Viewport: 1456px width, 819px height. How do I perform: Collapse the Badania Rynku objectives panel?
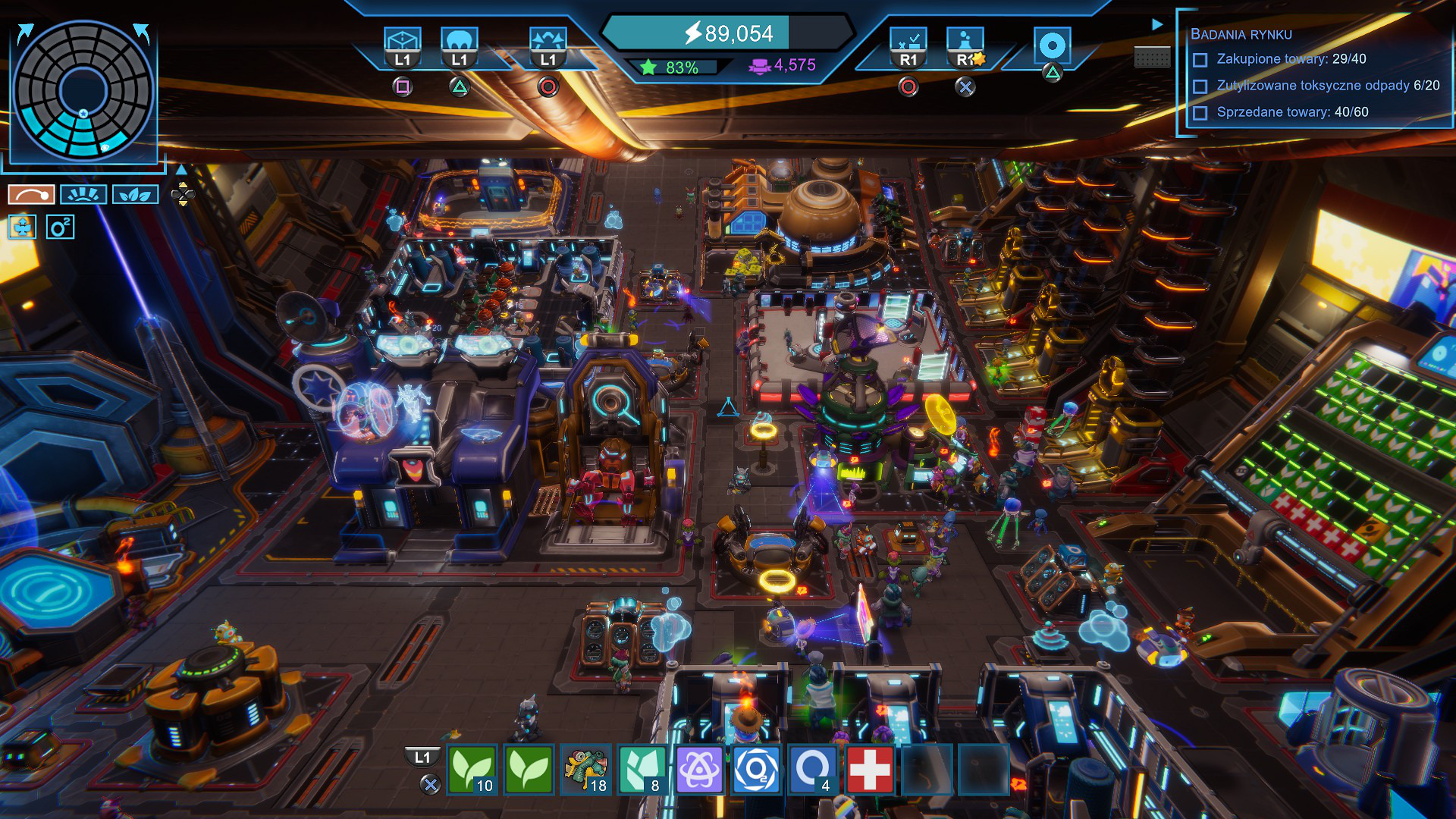1157,24
